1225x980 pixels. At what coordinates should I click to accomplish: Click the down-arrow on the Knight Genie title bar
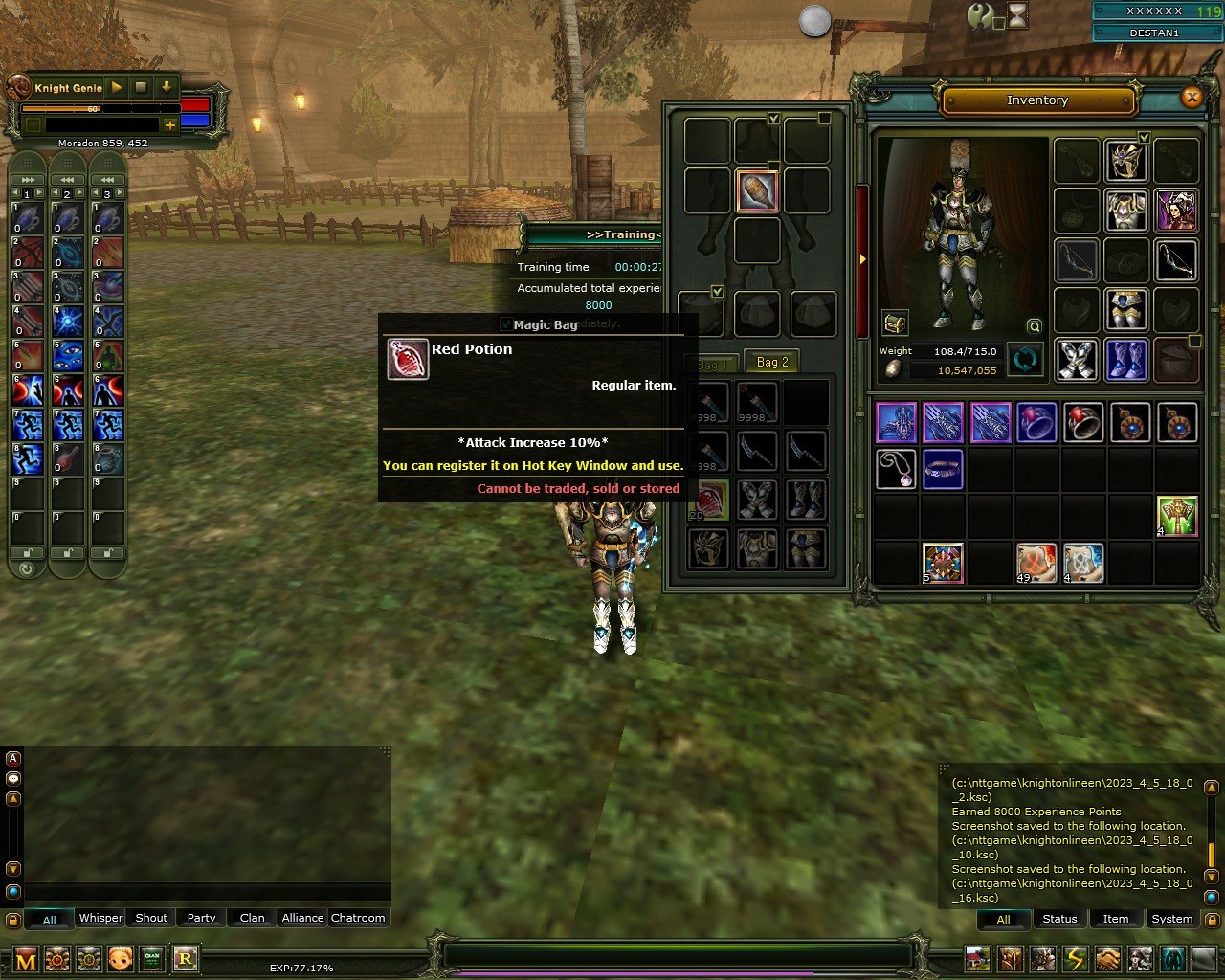[165, 87]
